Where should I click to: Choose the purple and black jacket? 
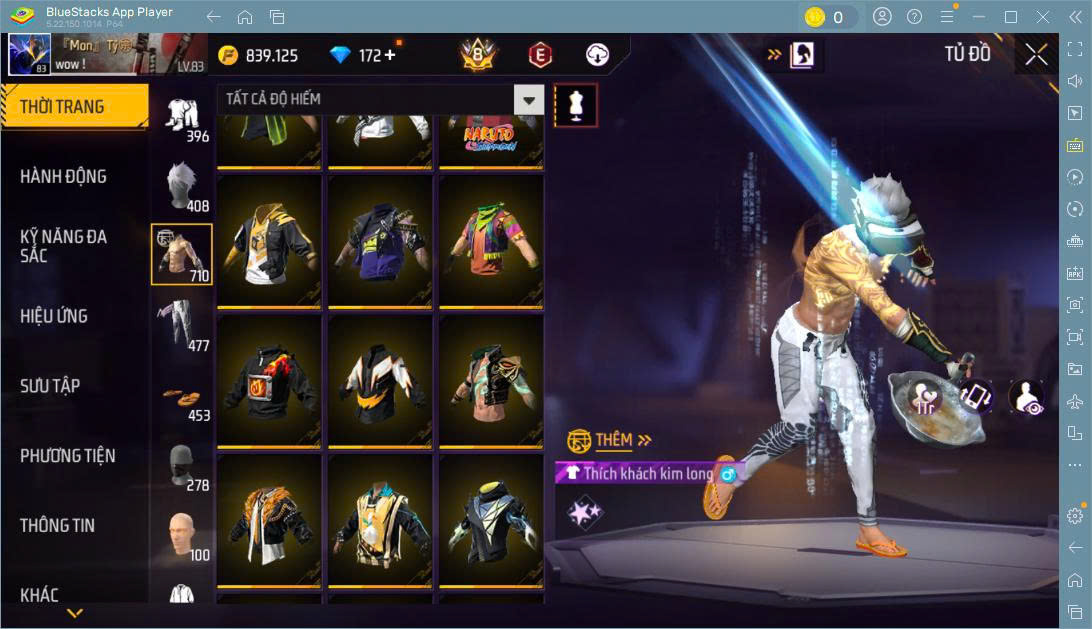coord(380,241)
